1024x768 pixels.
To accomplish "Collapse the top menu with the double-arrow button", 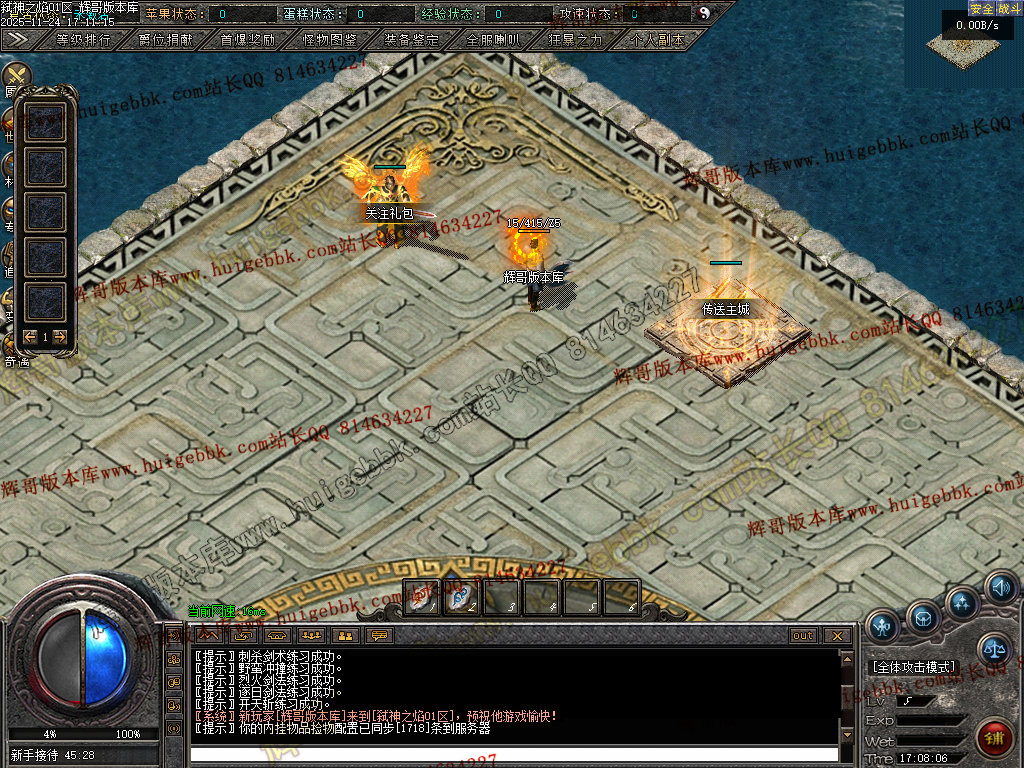I will (x=17, y=40).
